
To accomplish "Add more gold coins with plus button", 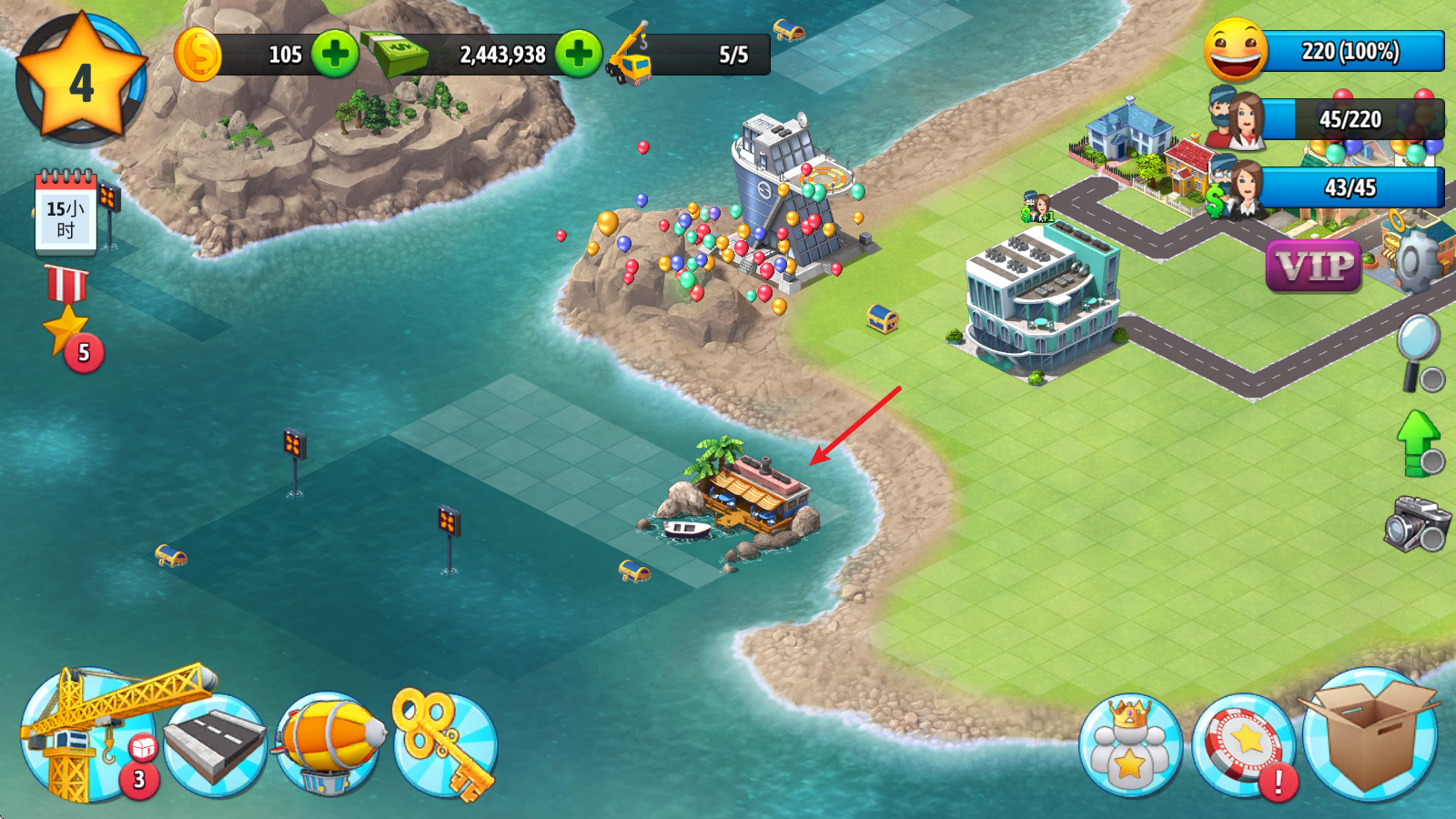I will click(x=335, y=55).
